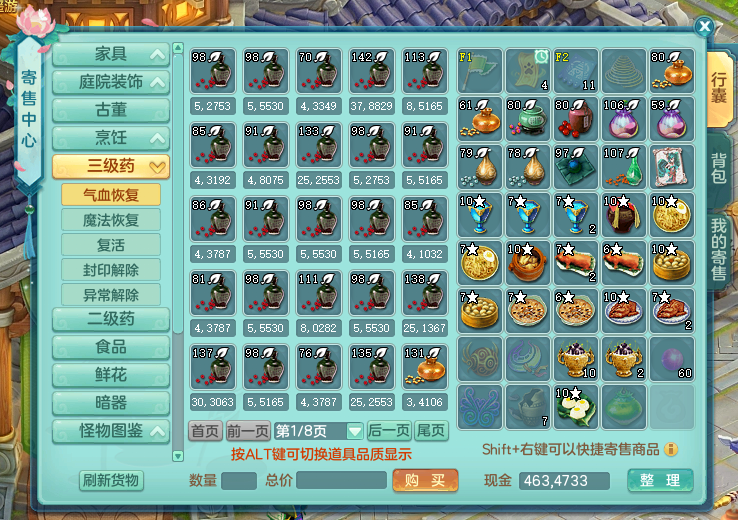This screenshot has width=738, height=520.
Task: Go to next page with 后一页
Action: coord(389,431)
